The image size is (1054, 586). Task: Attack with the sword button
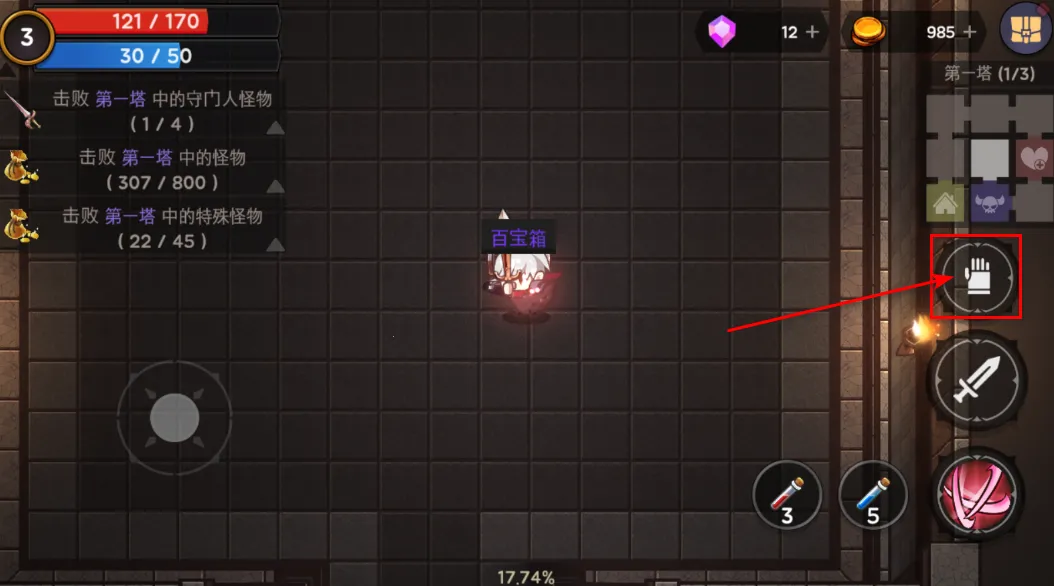[x=975, y=379]
